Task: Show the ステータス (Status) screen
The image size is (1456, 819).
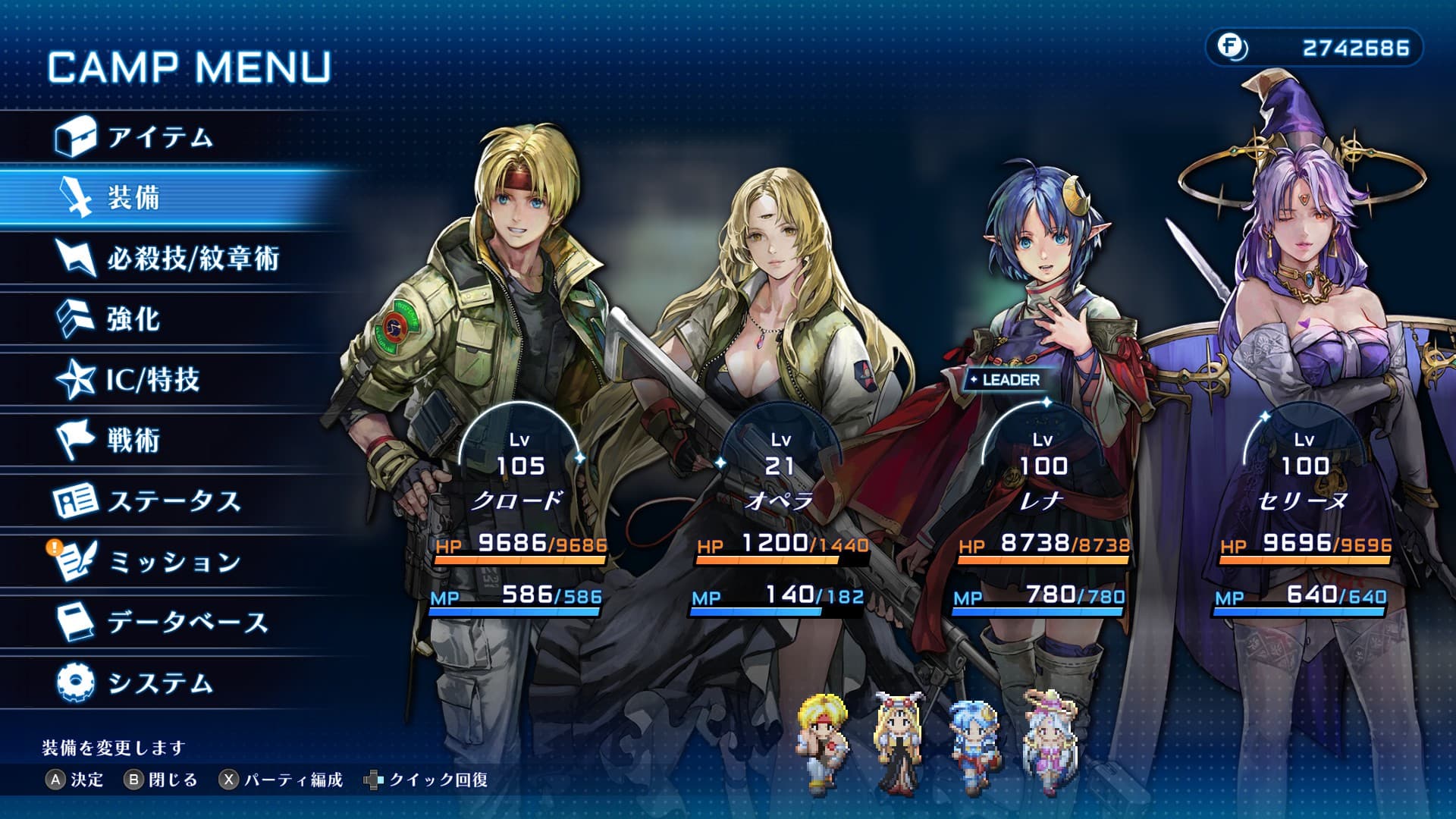Action: (x=174, y=501)
